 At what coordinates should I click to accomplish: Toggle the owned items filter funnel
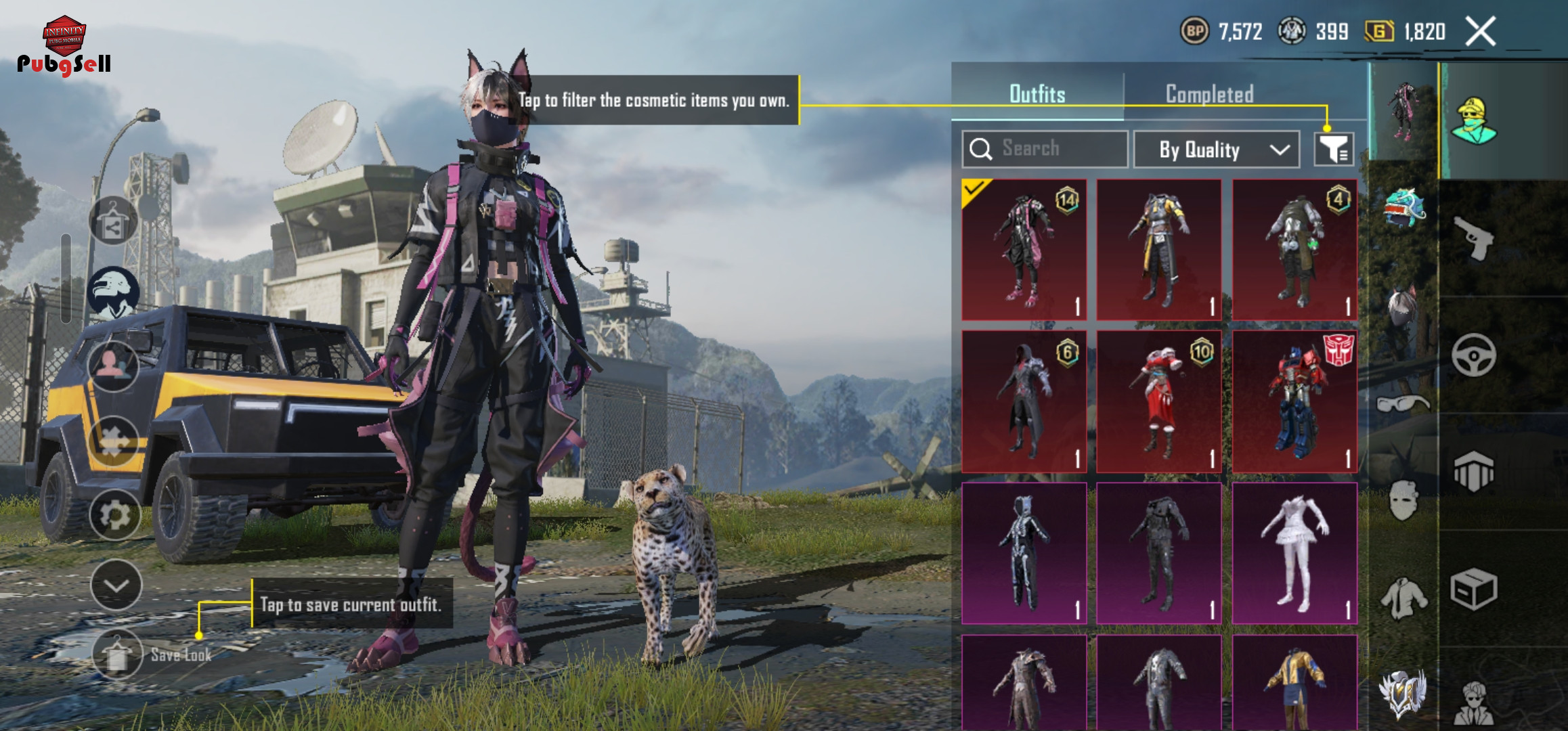coord(1334,149)
